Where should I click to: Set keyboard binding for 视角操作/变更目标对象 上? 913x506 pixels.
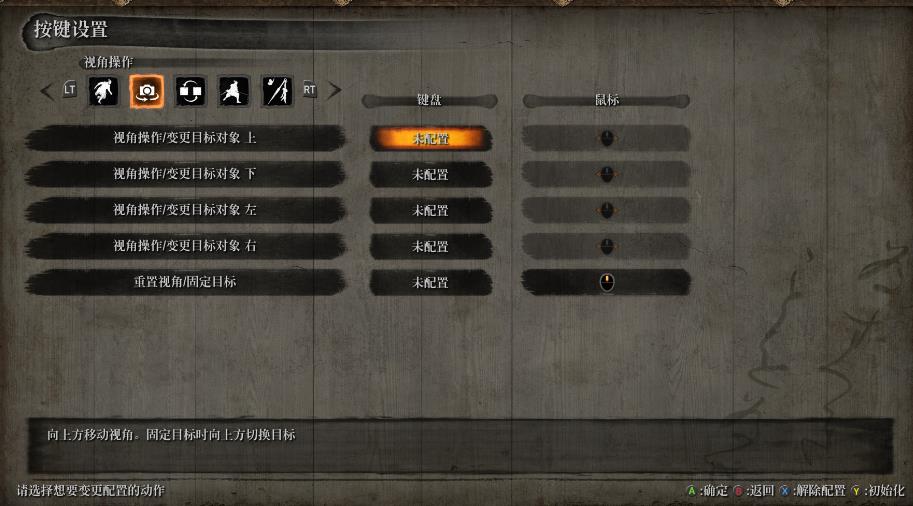(431, 139)
